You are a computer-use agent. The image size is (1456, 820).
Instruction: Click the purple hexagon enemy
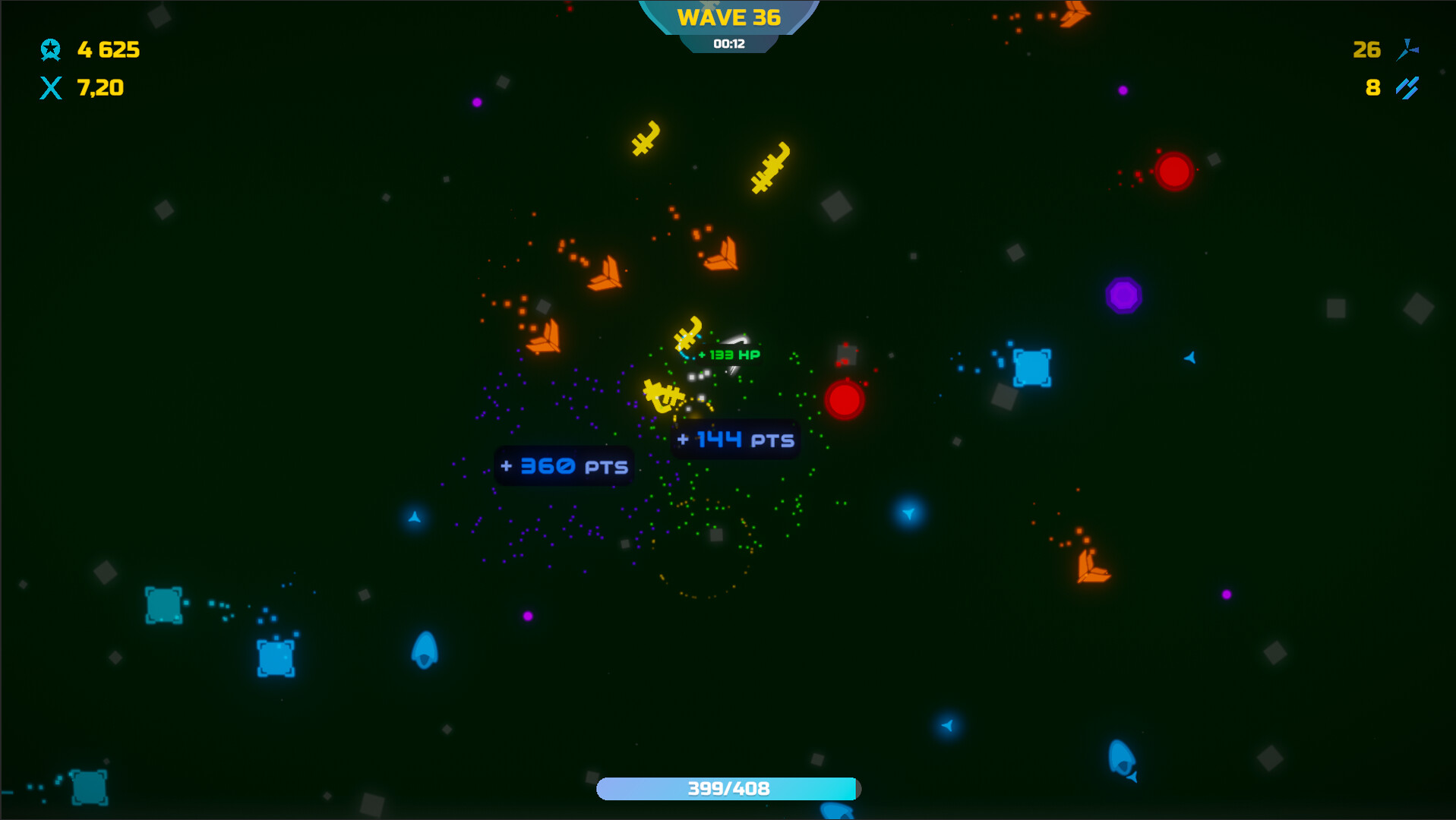point(1123,295)
